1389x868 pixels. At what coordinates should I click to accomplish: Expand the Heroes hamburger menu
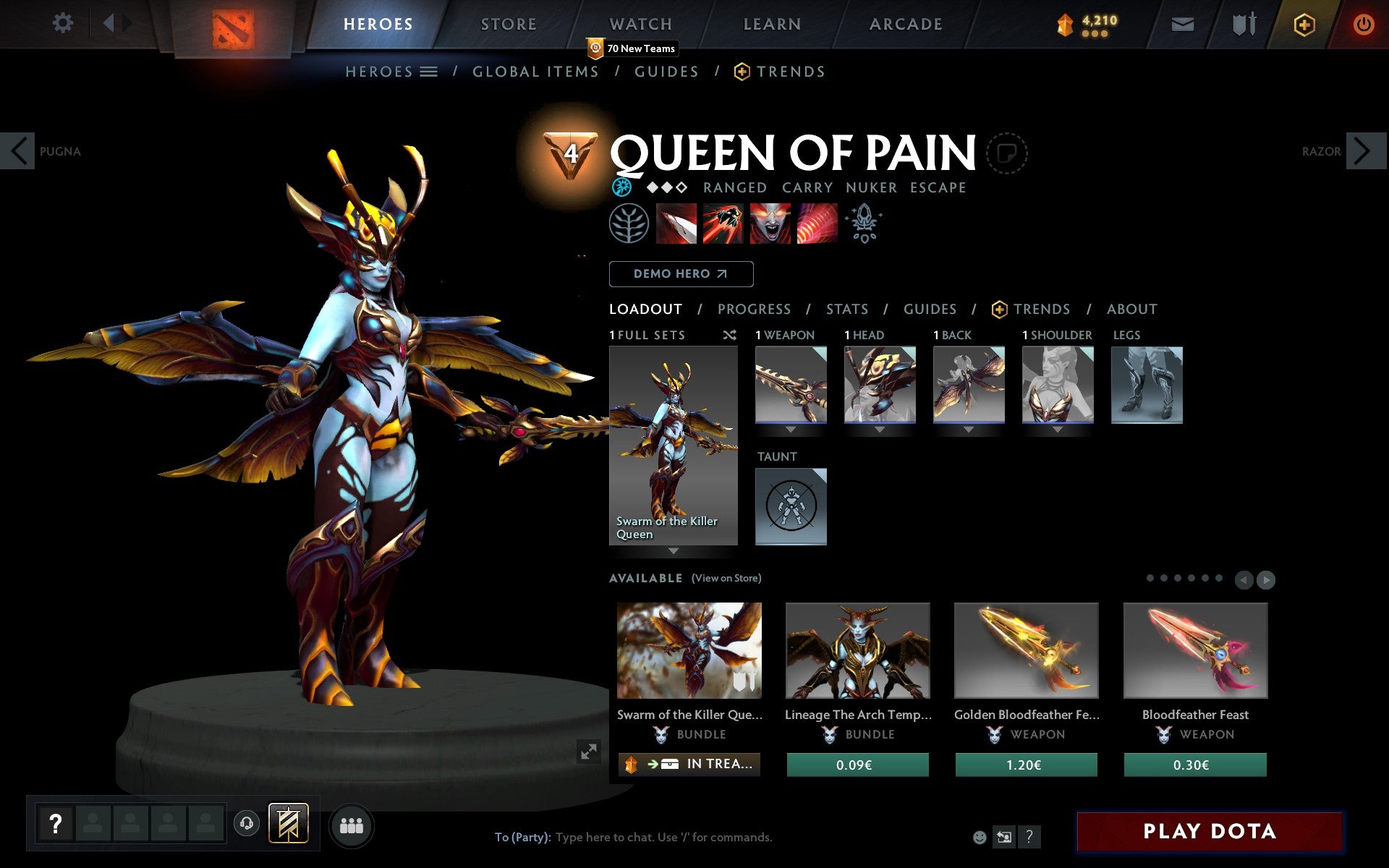pos(429,71)
